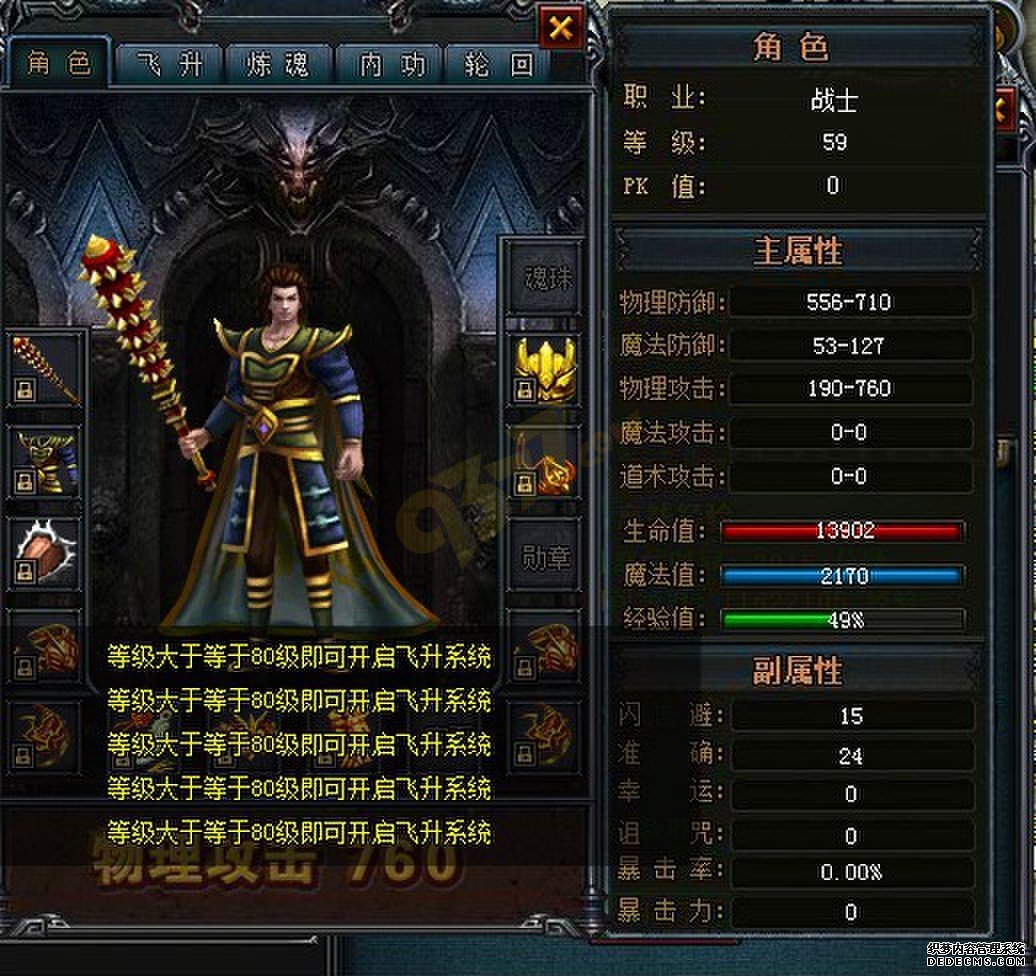The width and height of the screenshot is (1036, 976).
Task: Open the 勋章 medal slot
Action: [x=548, y=558]
